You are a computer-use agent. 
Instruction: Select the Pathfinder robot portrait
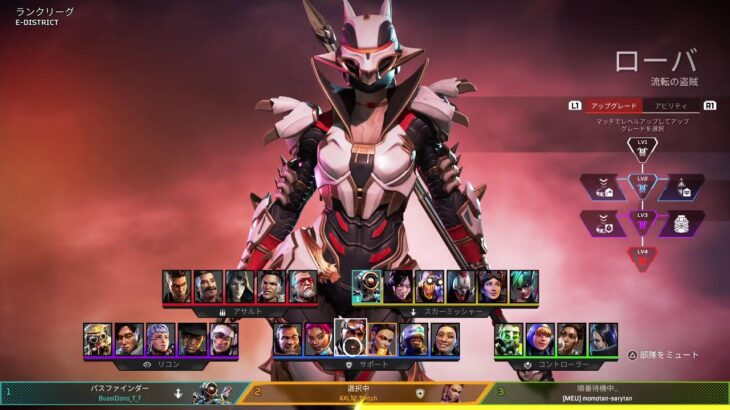pos(366,287)
